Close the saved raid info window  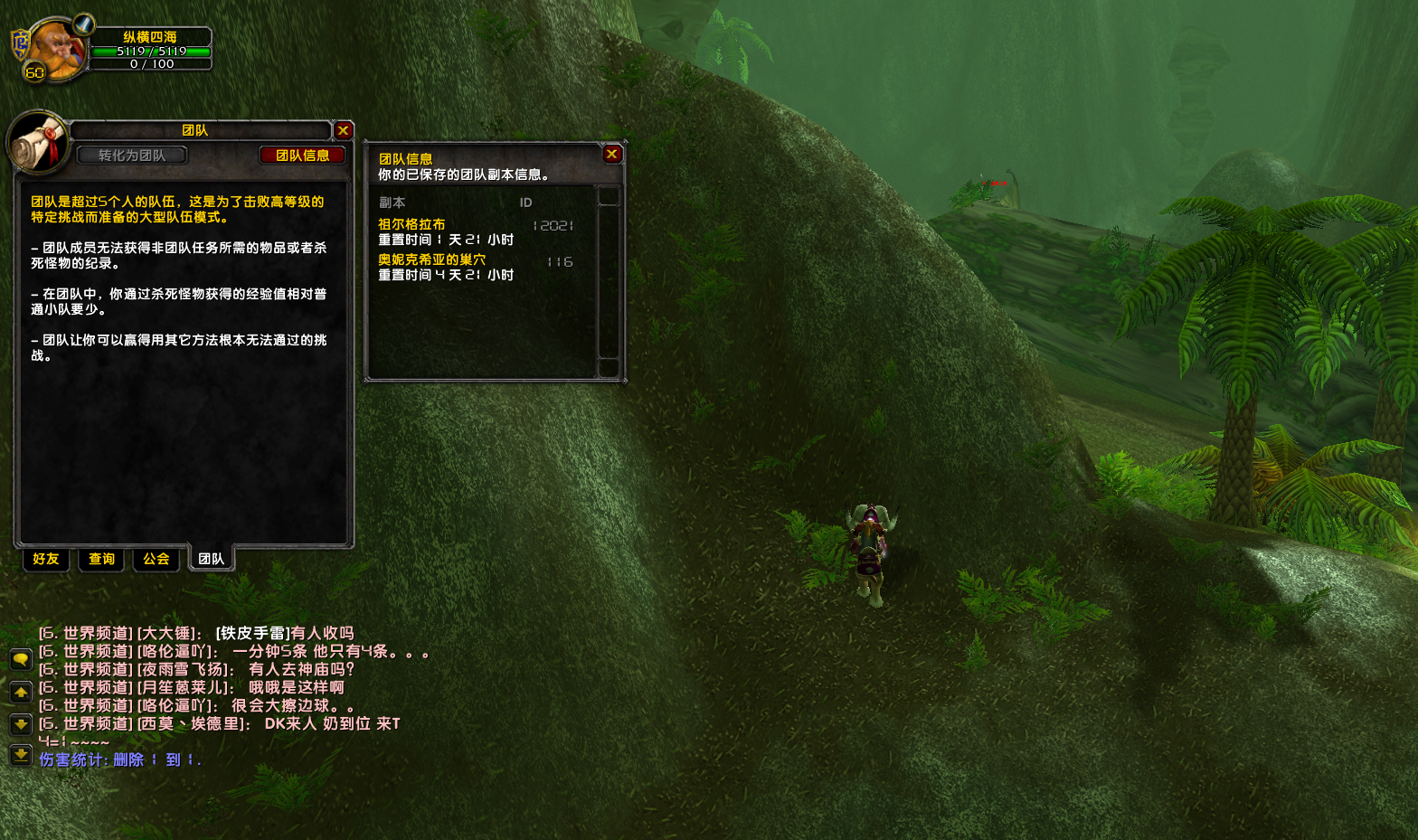pyautogui.click(x=612, y=155)
